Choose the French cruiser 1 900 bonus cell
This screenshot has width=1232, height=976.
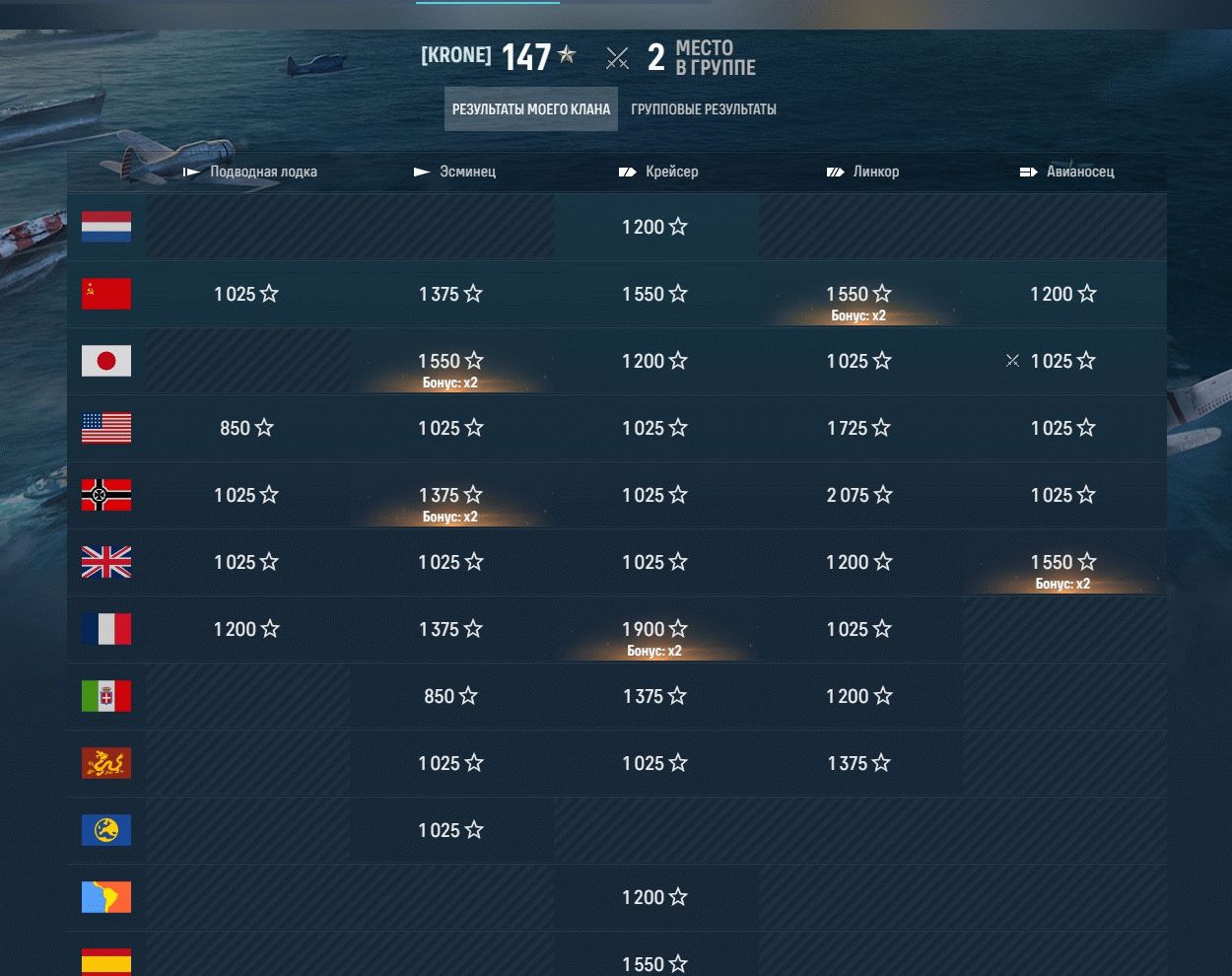pyautogui.click(x=654, y=631)
